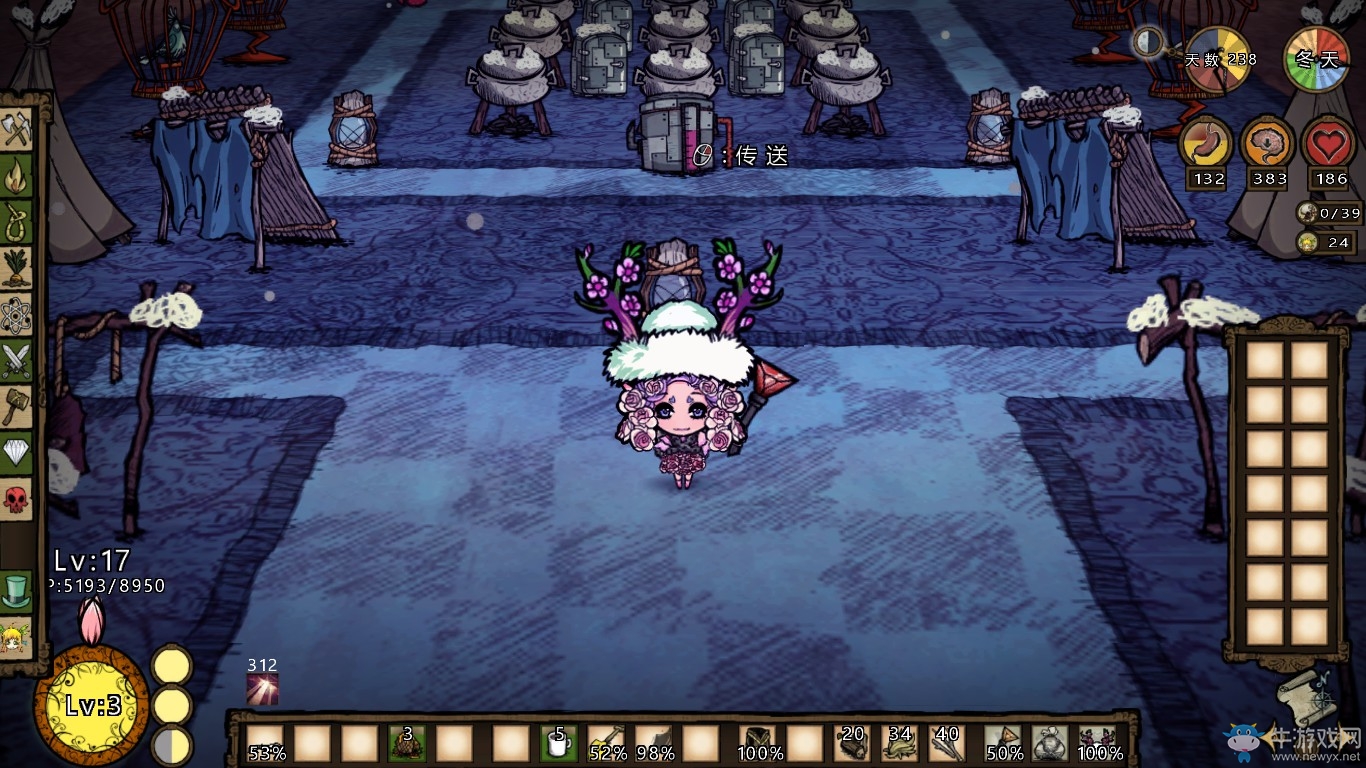
Task: Select the cut grass stack of 34
Action: pyautogui.click(x=899, y=744)
